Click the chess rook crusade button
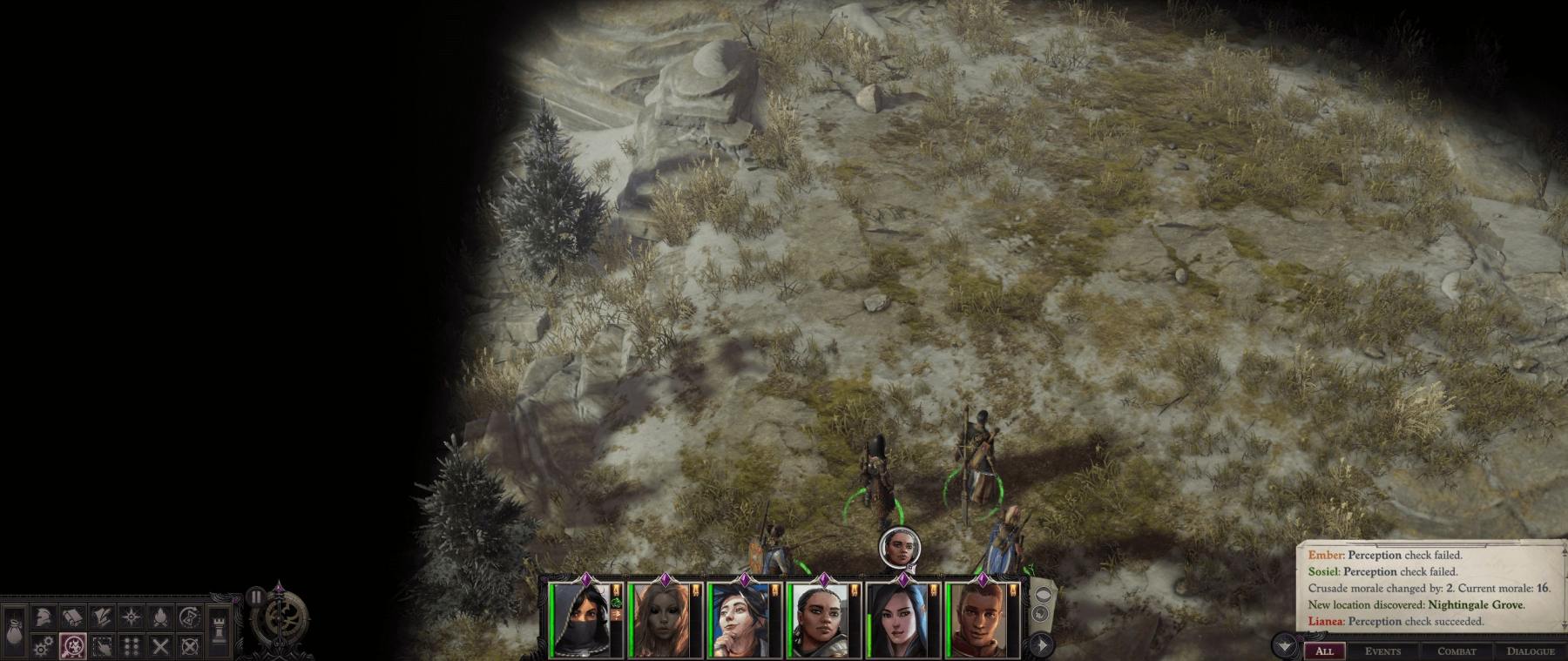This screenshot has height=661, width=1568. click(x=220, y=629)
